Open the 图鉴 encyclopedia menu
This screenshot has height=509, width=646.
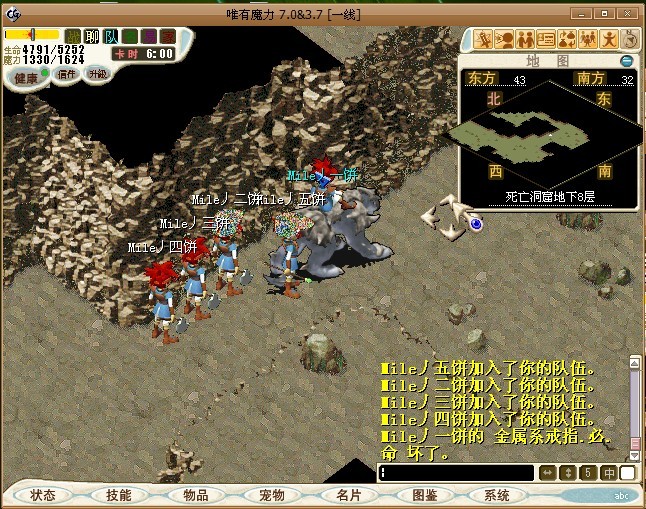(424, 495)
